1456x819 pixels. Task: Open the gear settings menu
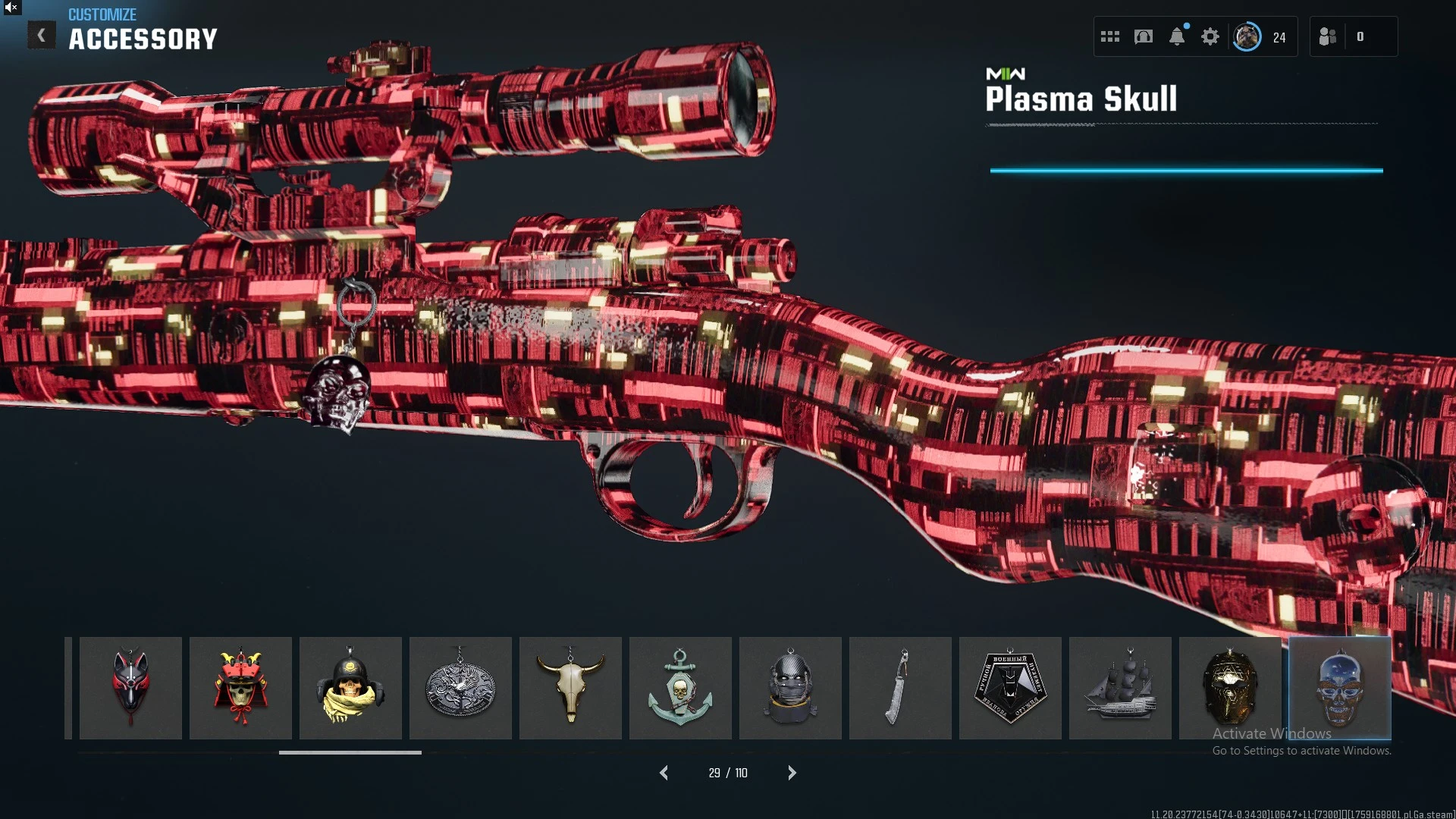tap(1210, 36)
